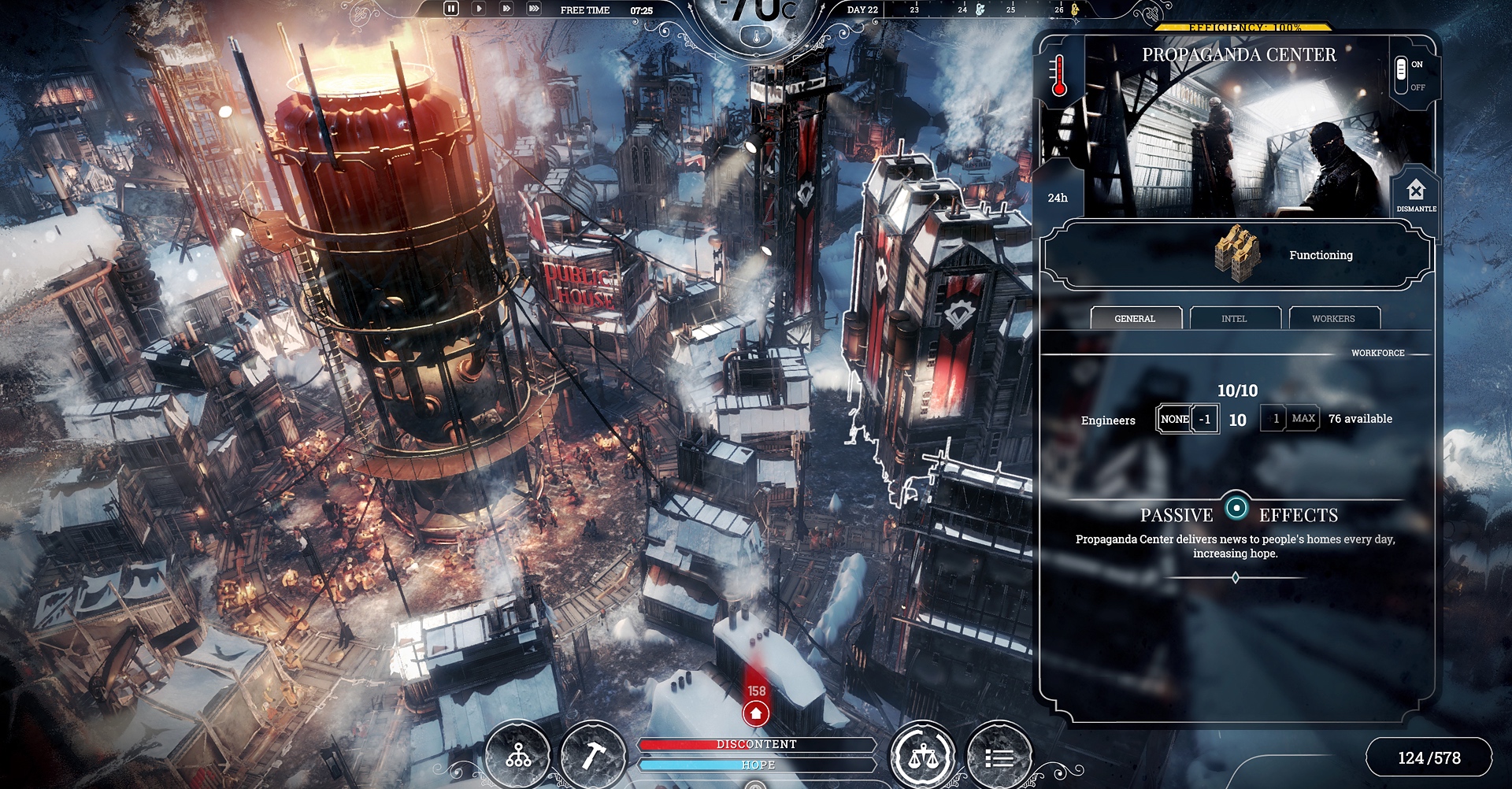1512x789 pixels.
Task: Open the list icon button
Action: (x=999, y=756)
